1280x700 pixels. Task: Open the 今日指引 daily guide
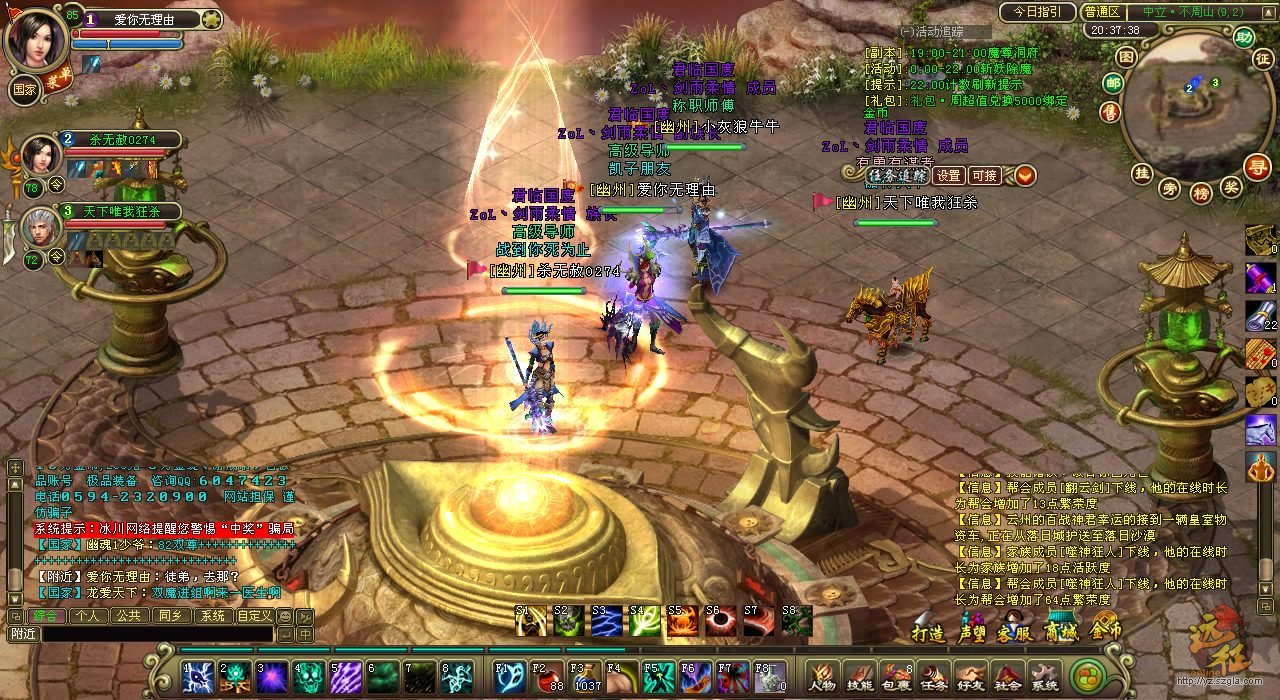tap(1037, 12)
